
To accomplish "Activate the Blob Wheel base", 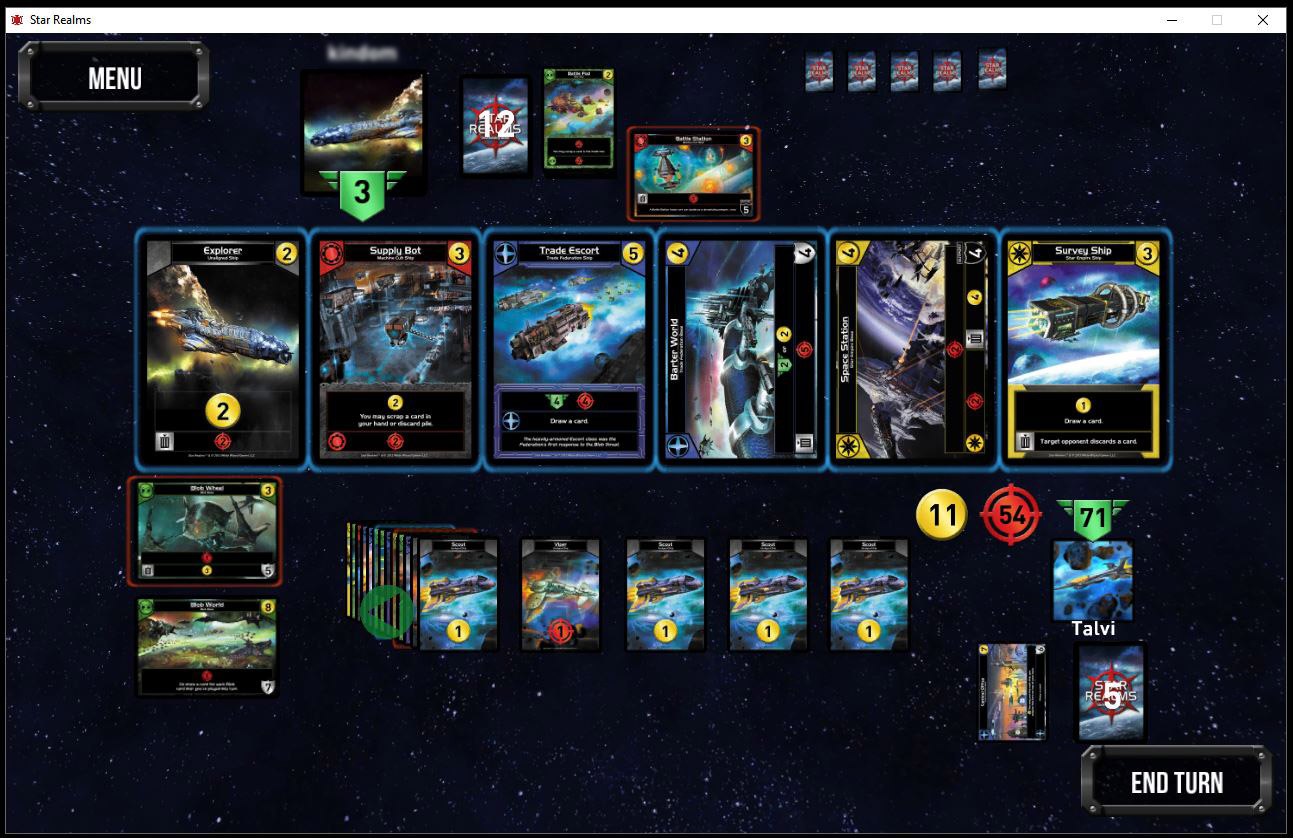I will (205, 531).
